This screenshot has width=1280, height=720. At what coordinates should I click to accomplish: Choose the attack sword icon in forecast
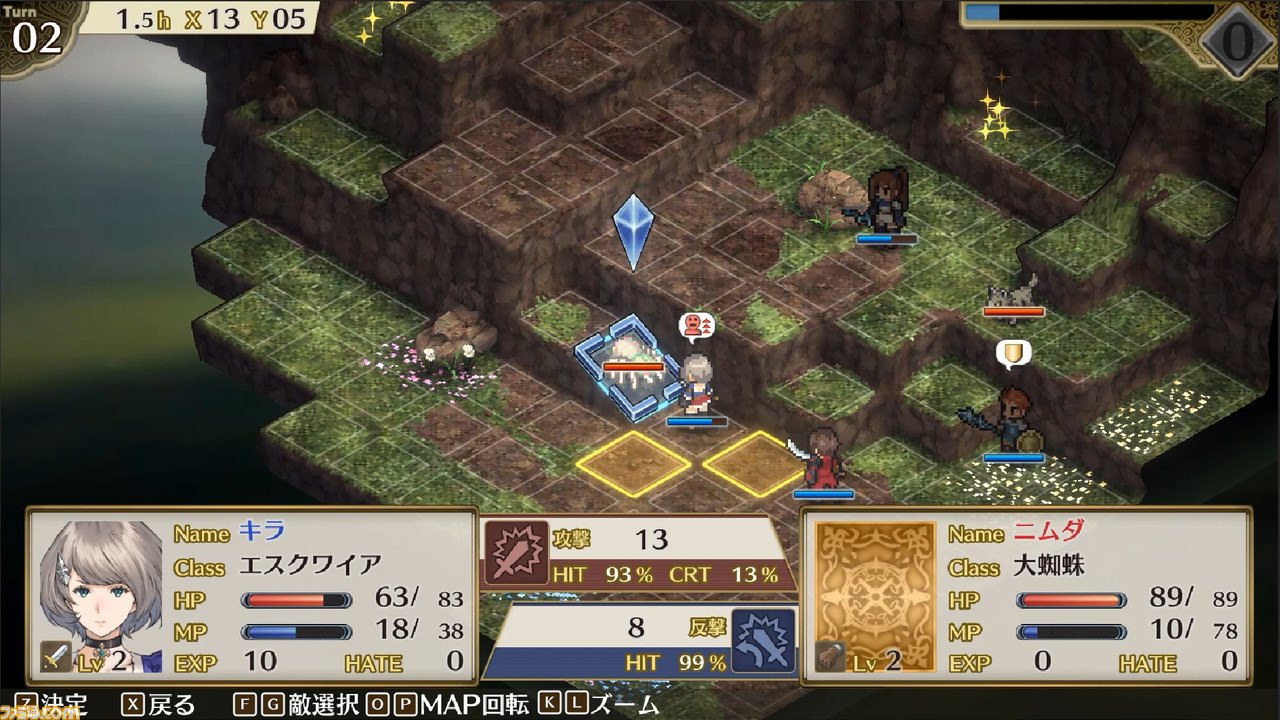(516, 552)
